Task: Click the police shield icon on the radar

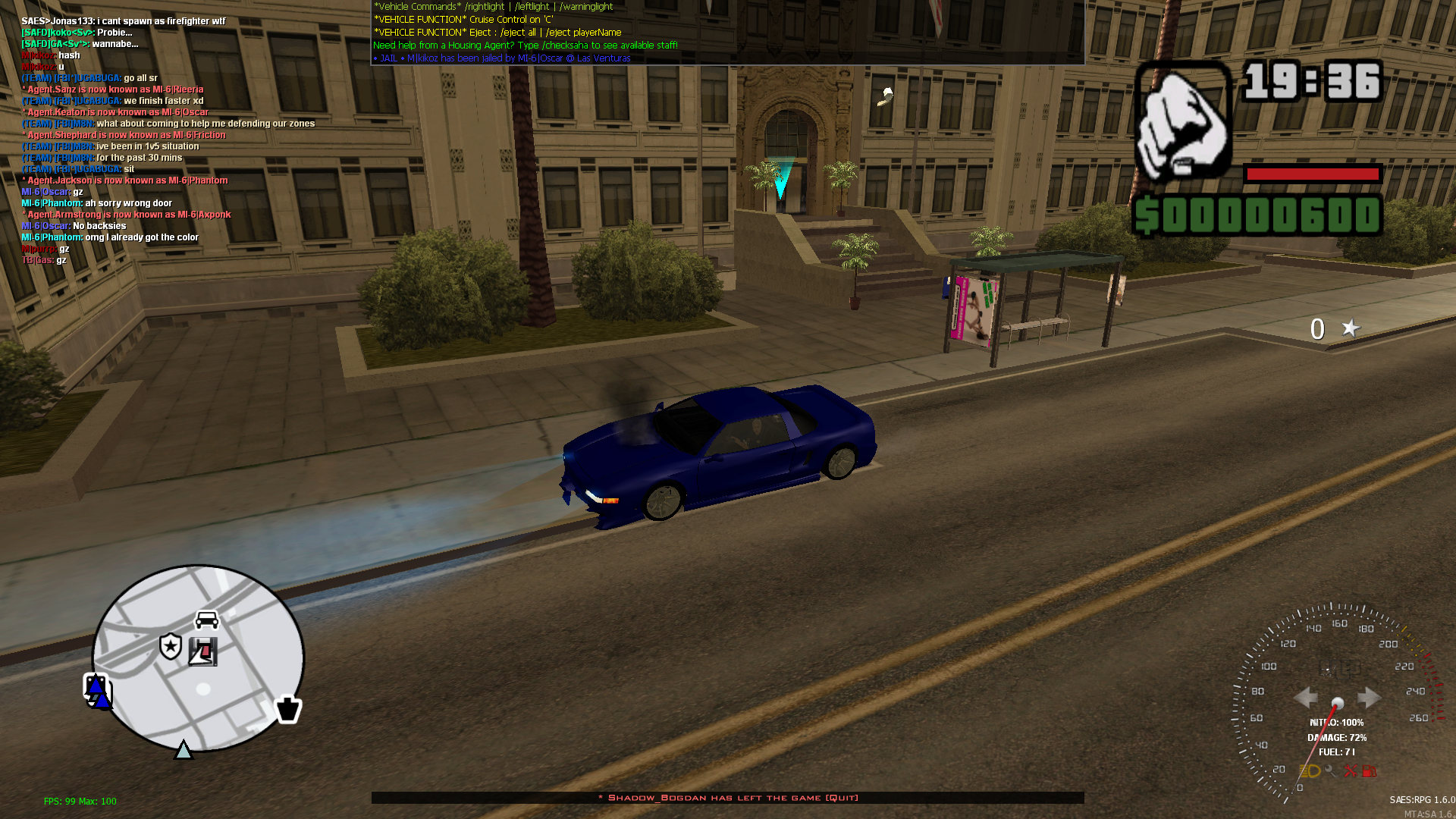Action: tap(171, 647)
